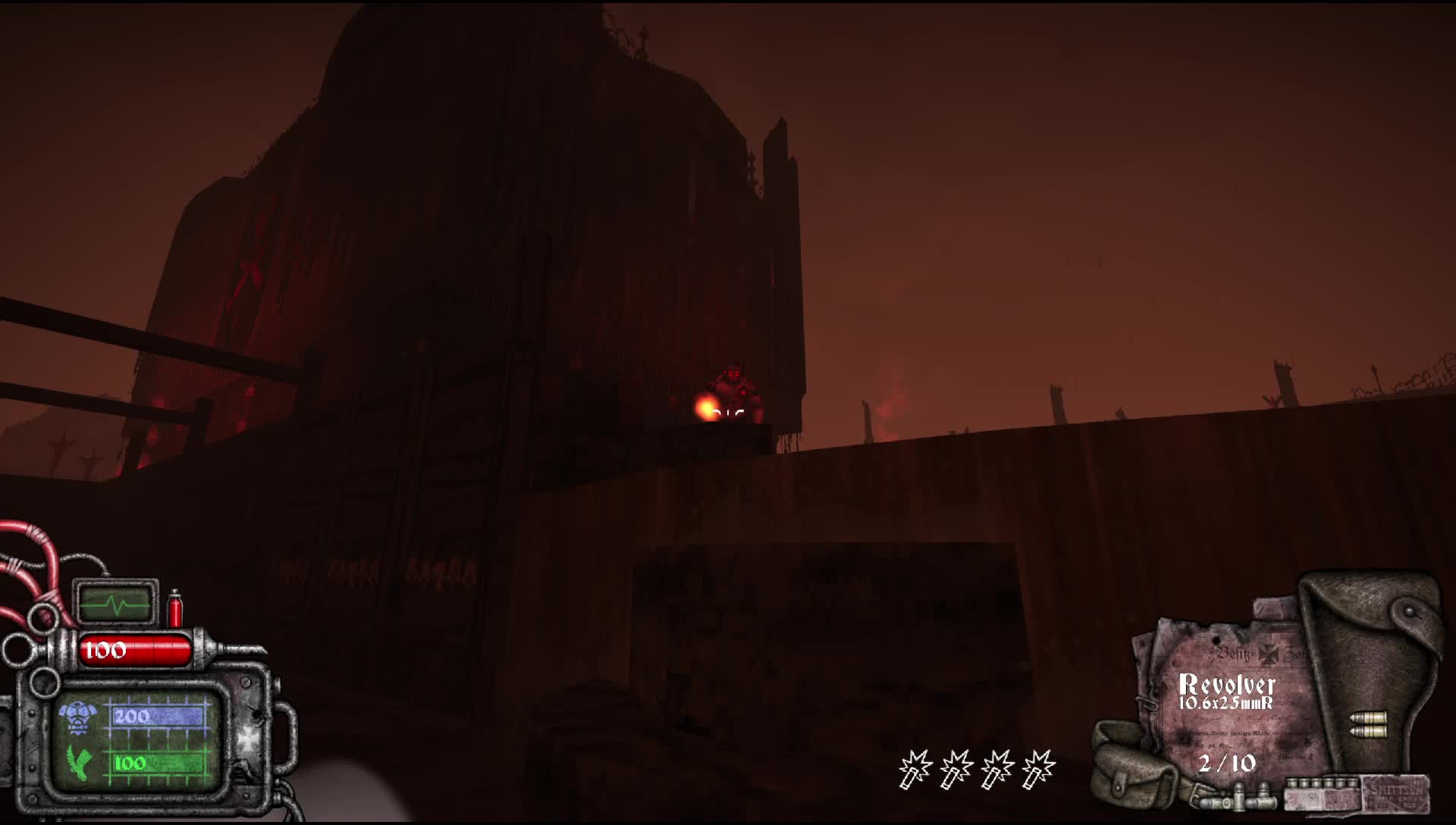Click the Iron Cross emblem on the Besitz paper

(1269, 654)
